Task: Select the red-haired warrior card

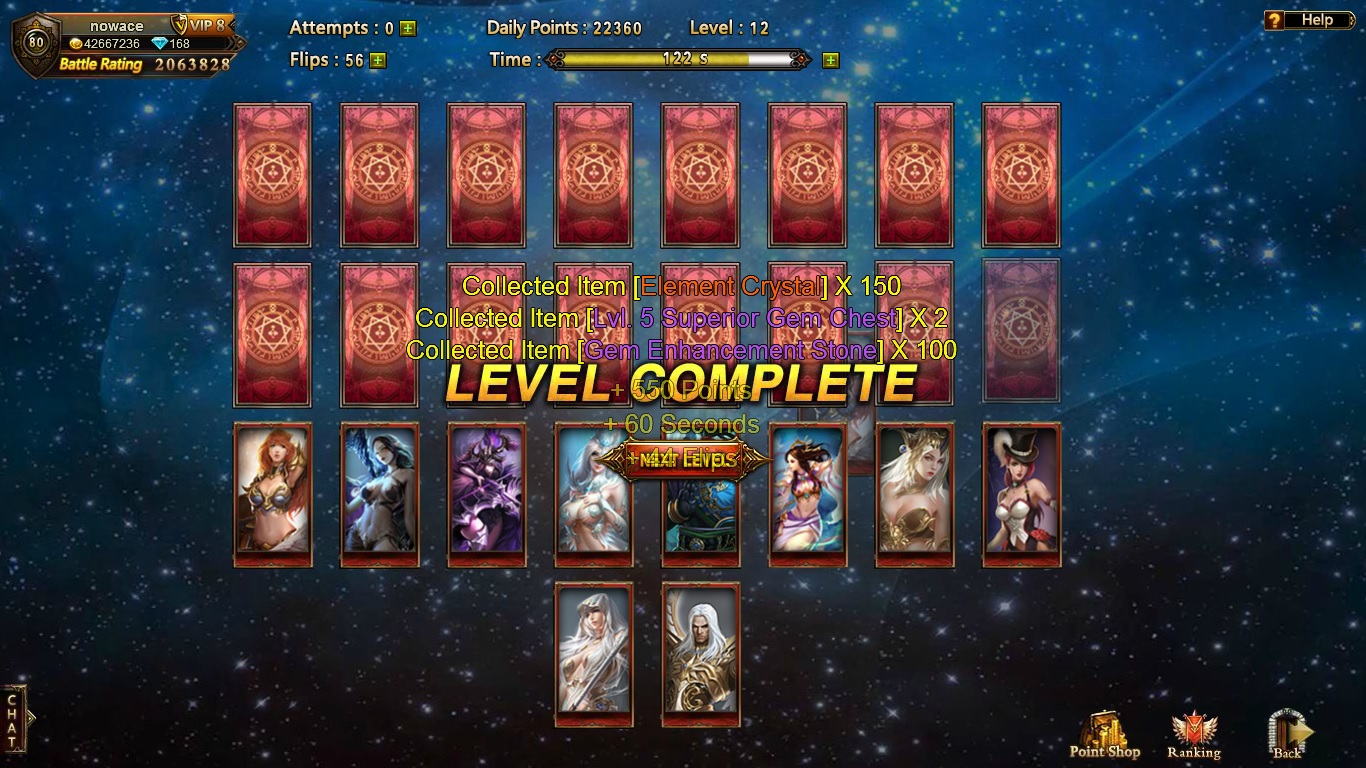Action: click(272, 494)
